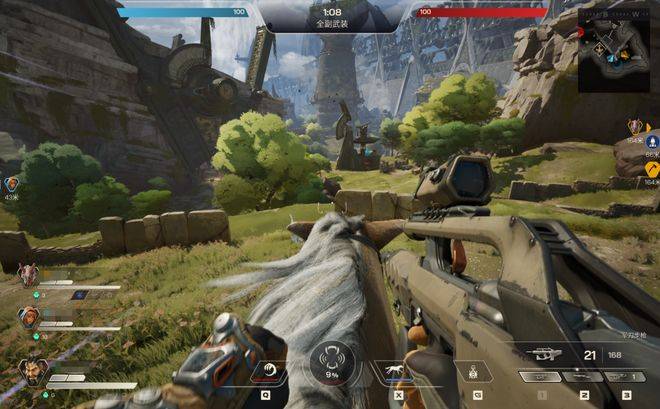Activate the tactical ability icon above Q
This screenshot has height=409, width=660.
pyautogui.click(x=267, y=373)
